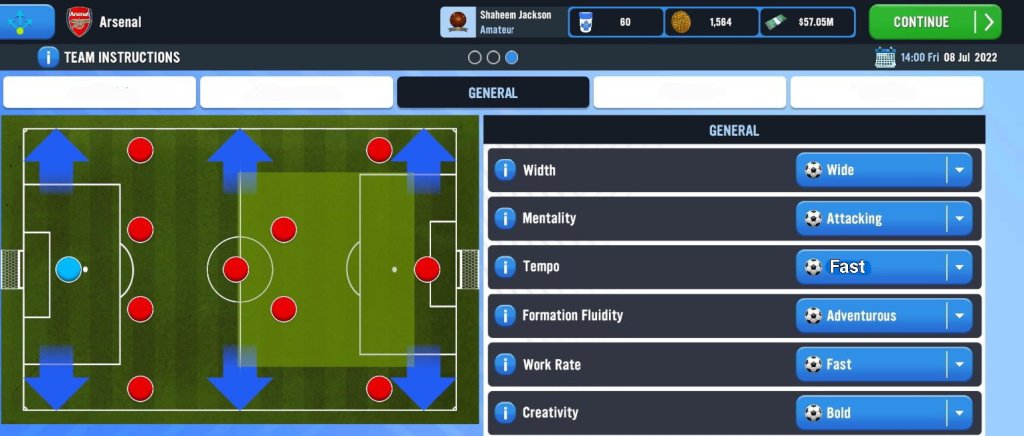Show info for the Work Rate instruction

click(x=505, y=365)
